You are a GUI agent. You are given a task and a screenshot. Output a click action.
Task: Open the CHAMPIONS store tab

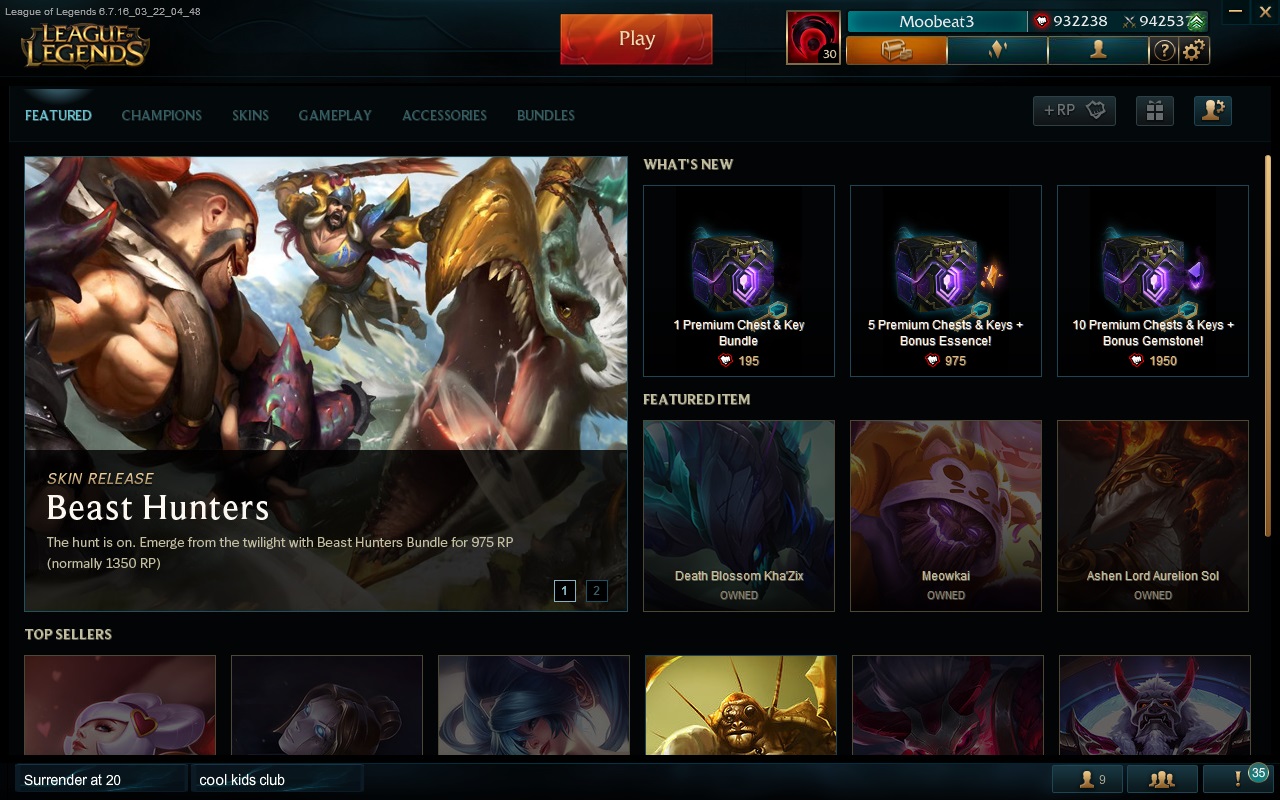(x=161, y=115)
